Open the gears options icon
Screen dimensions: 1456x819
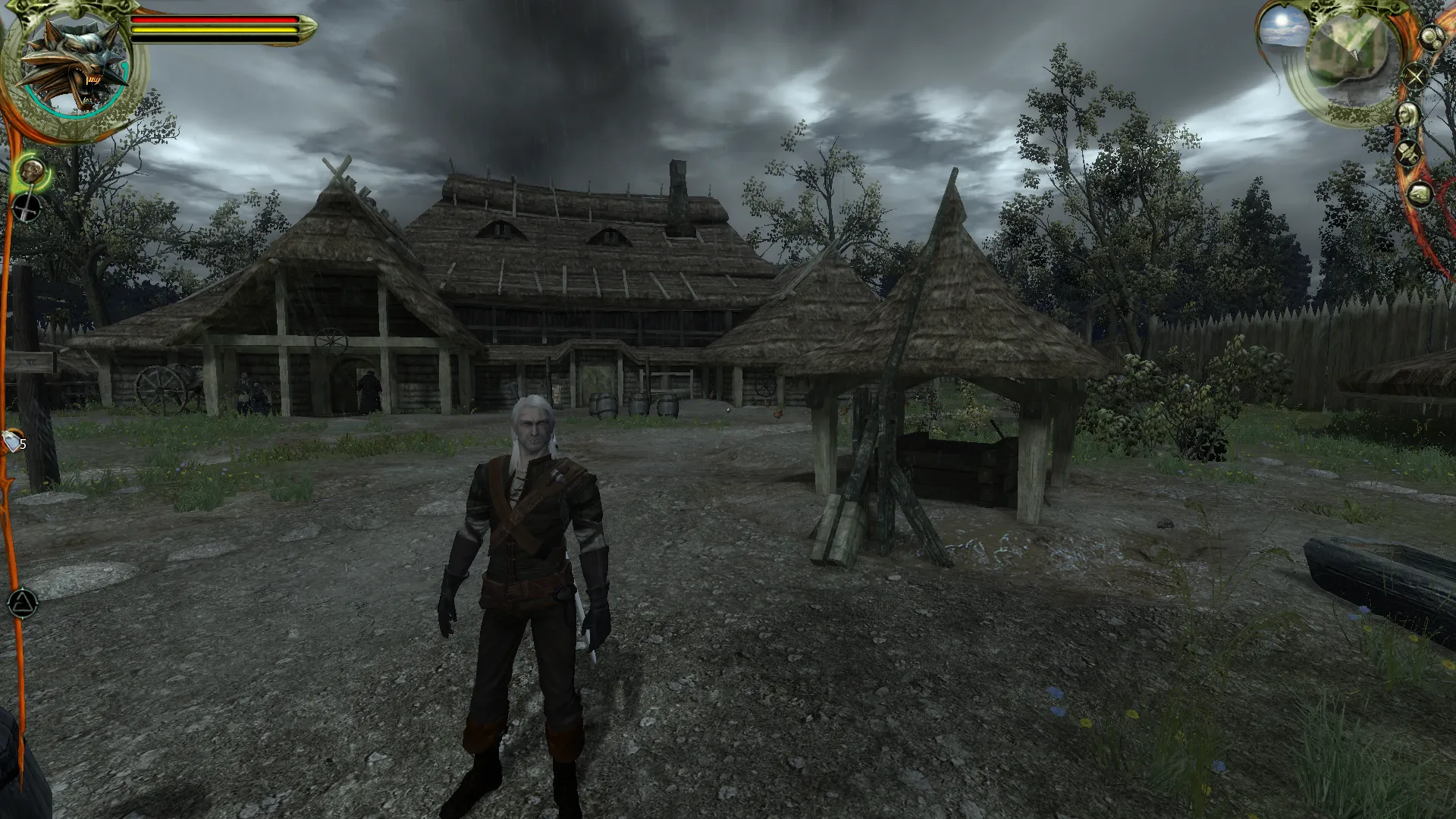click(x=1430, y=38)
